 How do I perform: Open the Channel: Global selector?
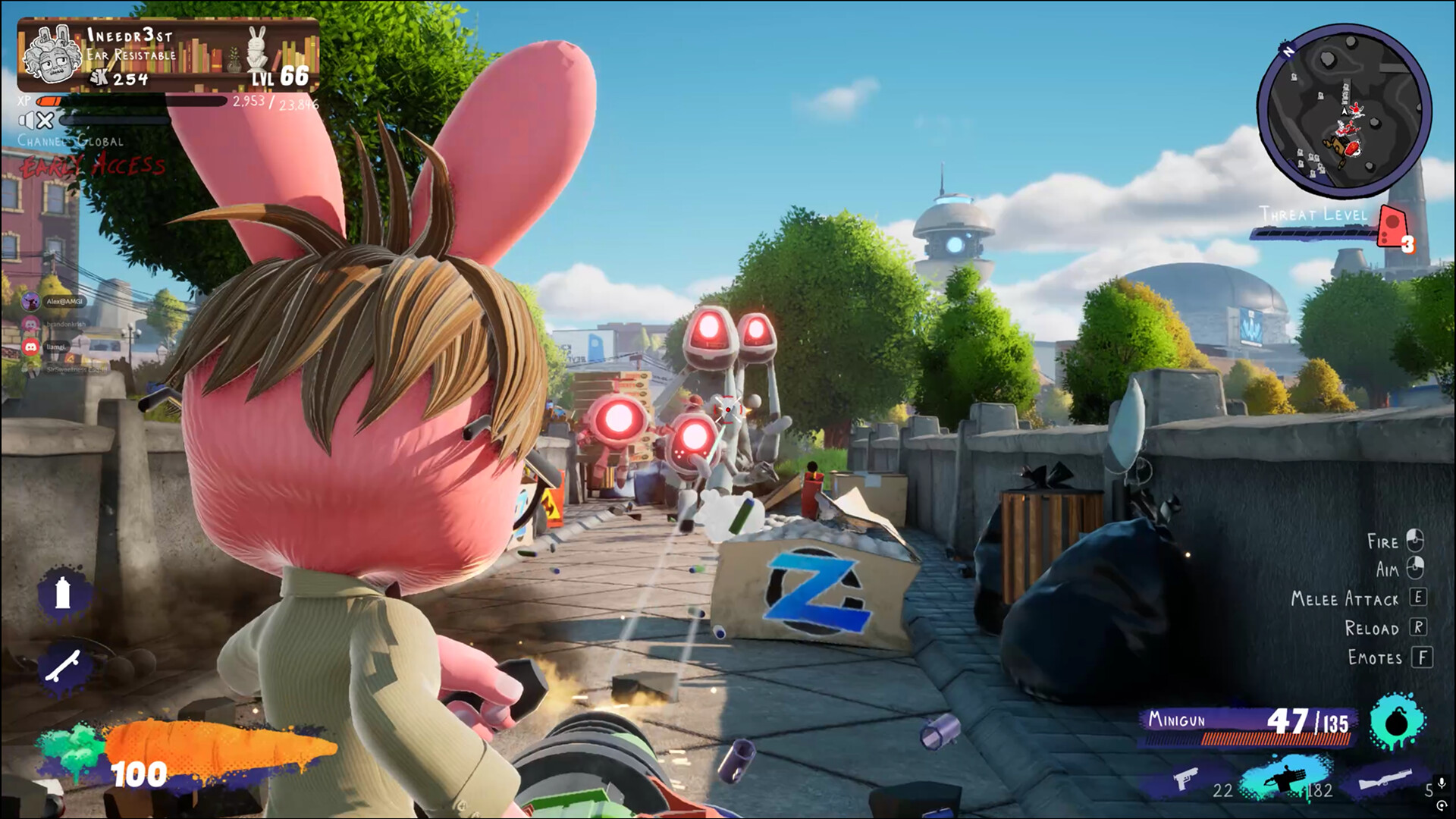click(72, 142)
